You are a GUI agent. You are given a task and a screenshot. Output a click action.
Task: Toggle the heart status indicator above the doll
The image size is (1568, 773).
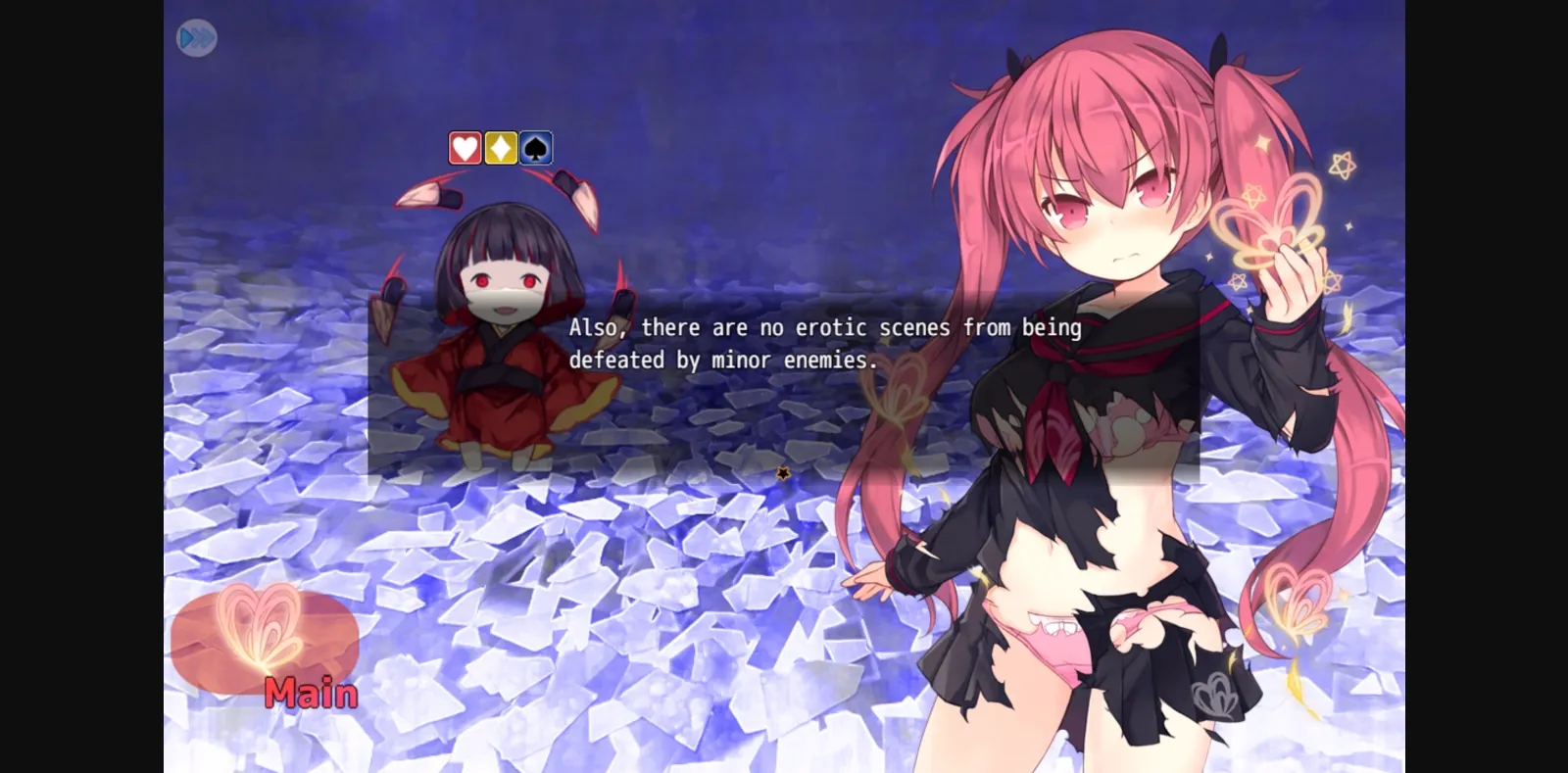[465, 147]
